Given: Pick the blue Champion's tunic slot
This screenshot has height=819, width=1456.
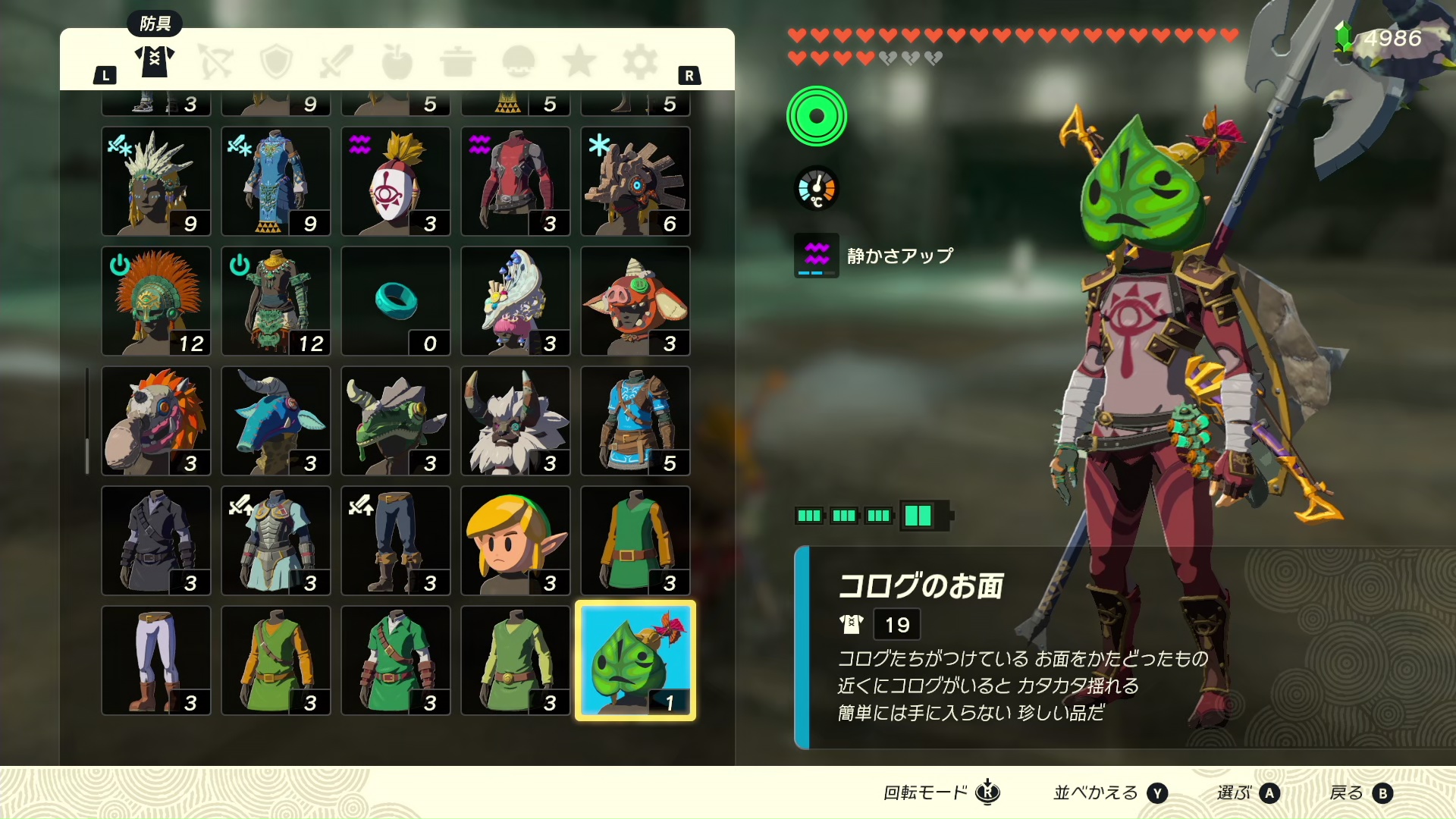Looking at the screenshot, I should pyautogui.click(x=635, y=421).
